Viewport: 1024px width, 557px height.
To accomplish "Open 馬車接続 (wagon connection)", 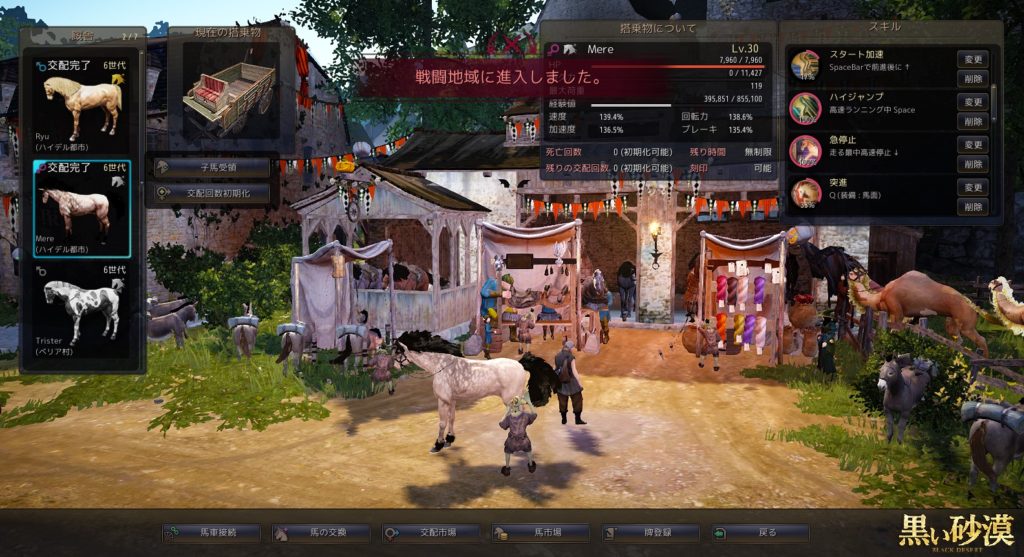I will click(211, 534).
